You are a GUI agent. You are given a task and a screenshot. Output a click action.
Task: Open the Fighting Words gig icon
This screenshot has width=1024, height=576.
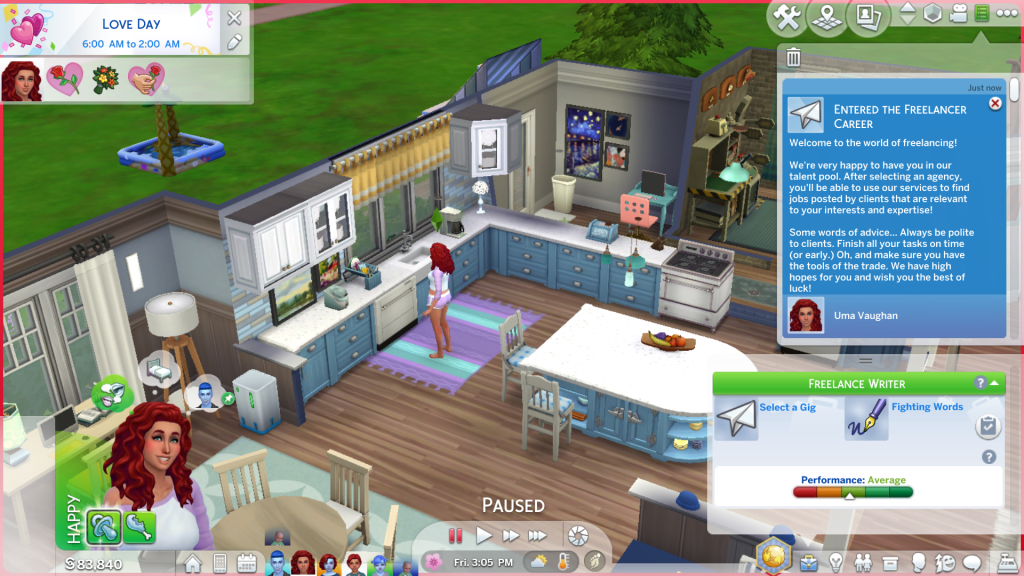click(x=866, y=420)
